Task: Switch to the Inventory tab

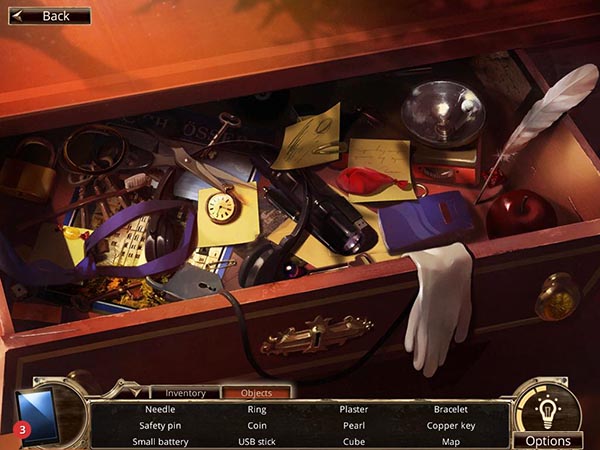Action: tap(185, 393)
